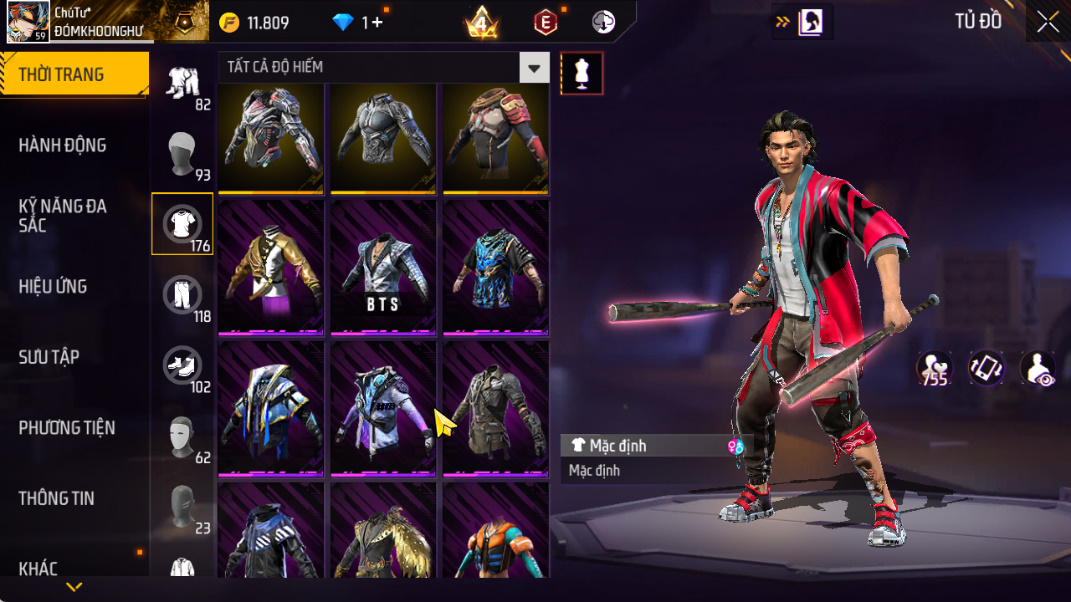Select the shirt subcategory showing 176
This screenshot has width=1071, height=602.
point(182,224)
